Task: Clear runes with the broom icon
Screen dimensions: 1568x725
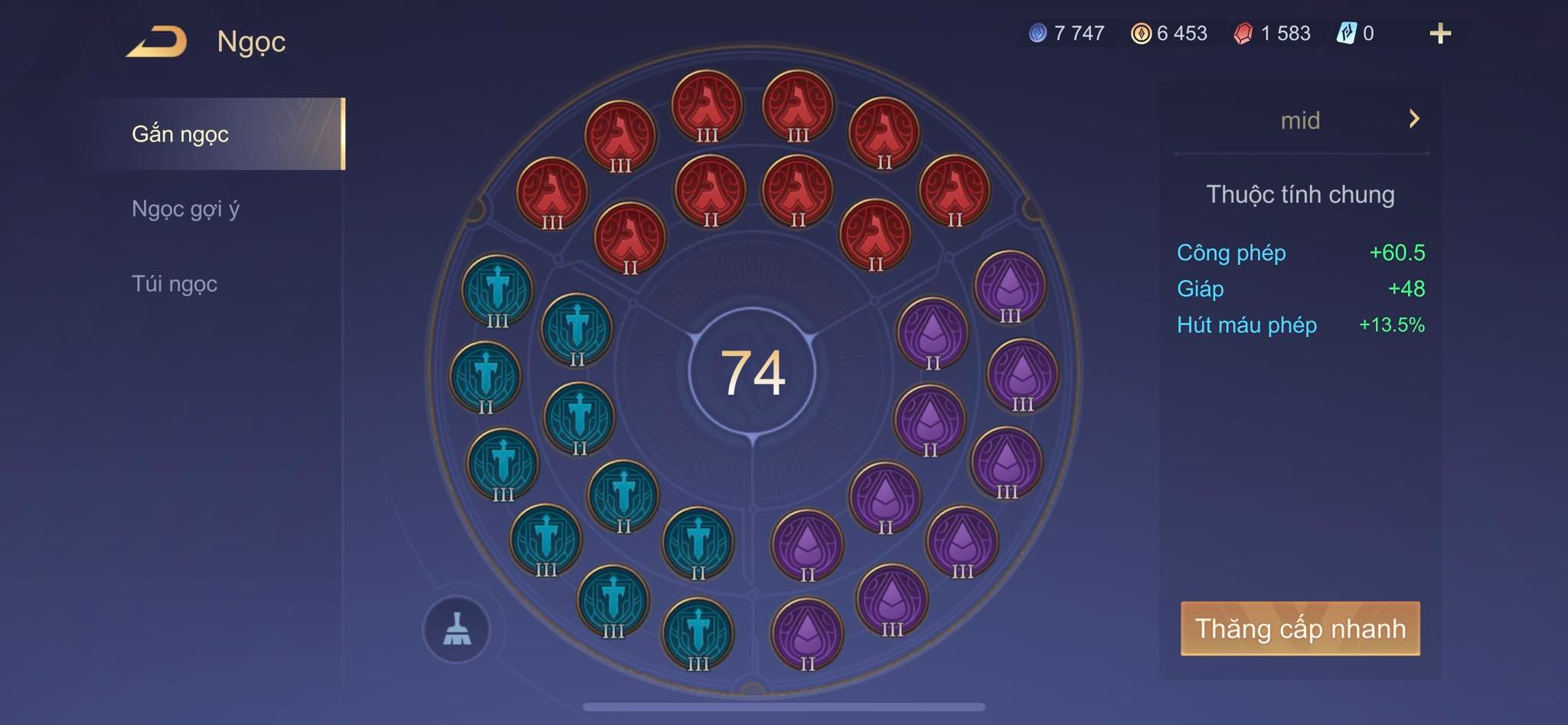Action: (457, 629)
